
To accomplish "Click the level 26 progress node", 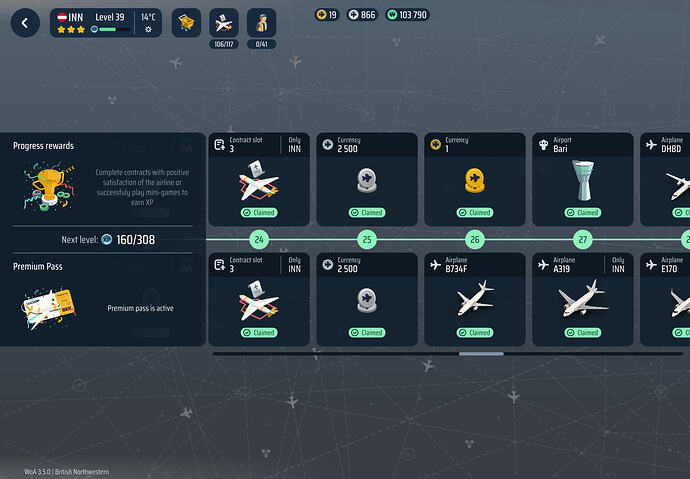I will click(475, 240).
